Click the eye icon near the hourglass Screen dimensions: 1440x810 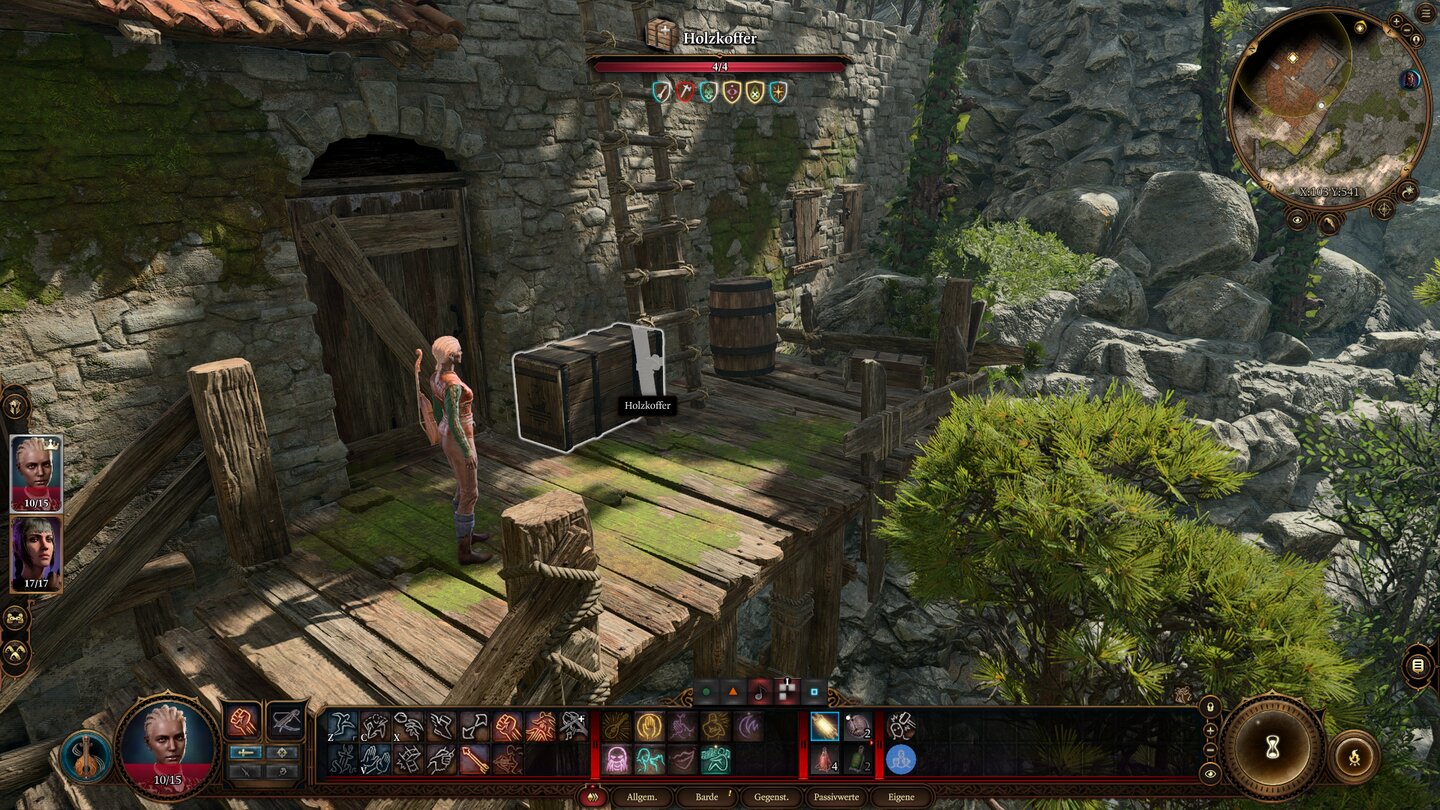pyautogui.click(x=1210, y=773)
